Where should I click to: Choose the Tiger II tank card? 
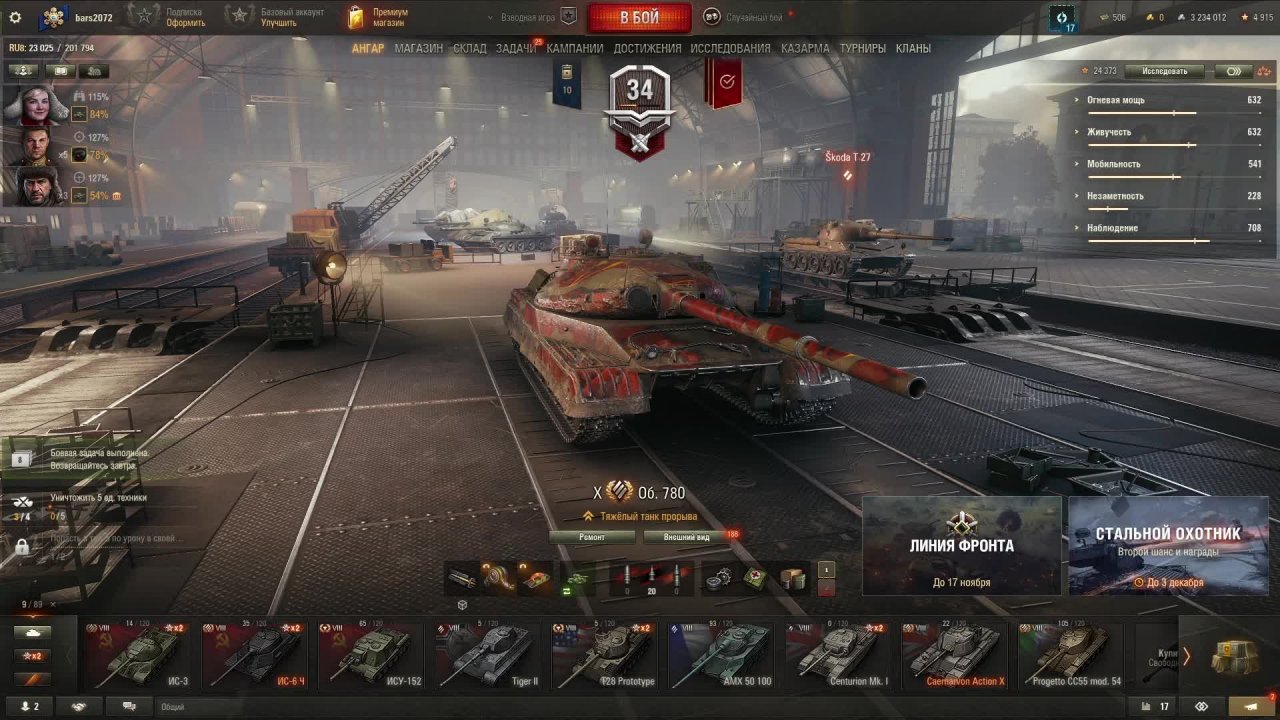coord(489,655)
